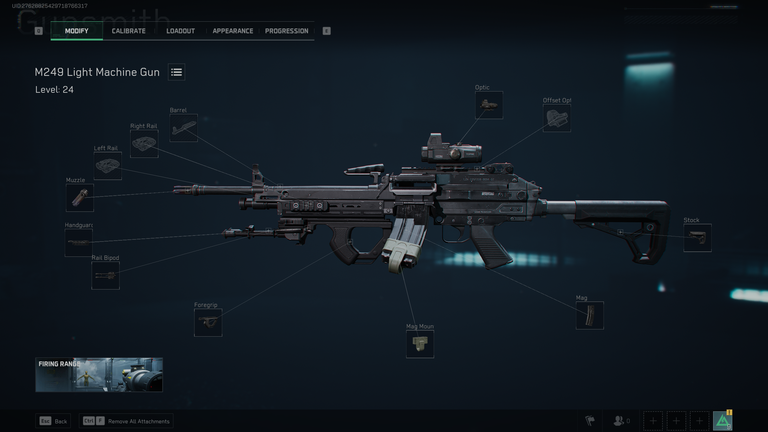The image size is (768, 432).
Task: Select the Muzzle attachment slot
Action: click(x=79, y=198)
